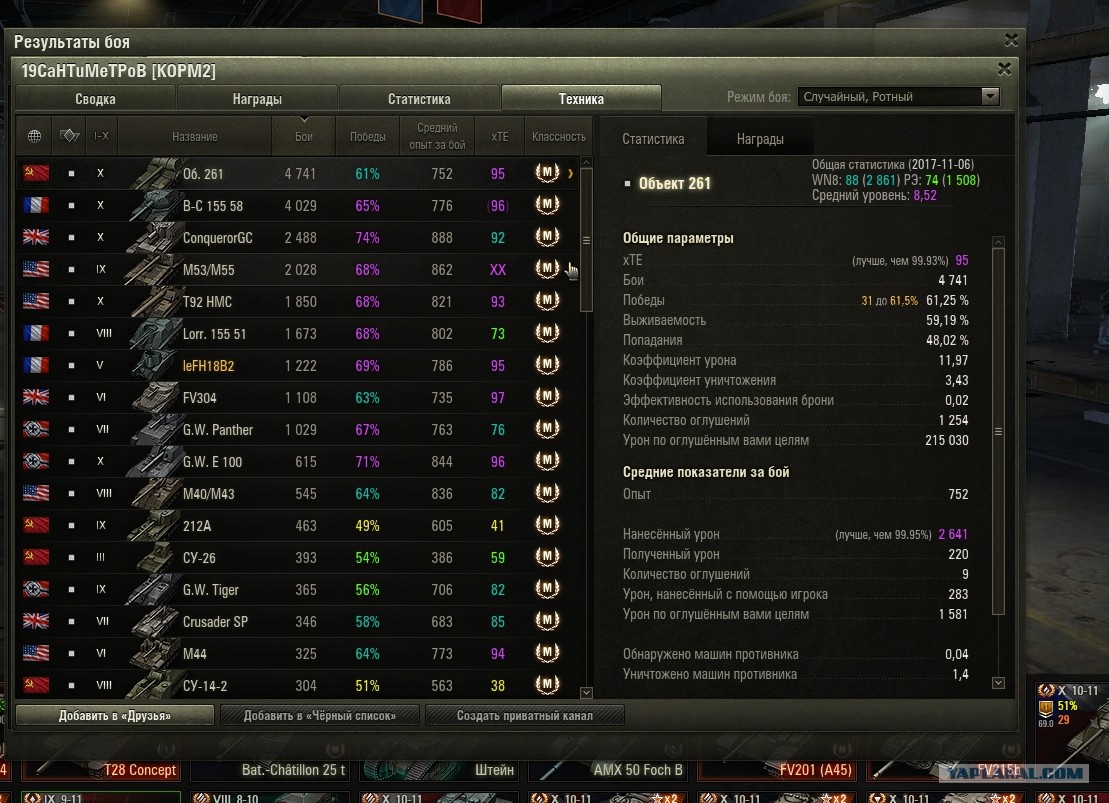
Task: Switch to the Сводка tab
Action: [x=95, y=99]
